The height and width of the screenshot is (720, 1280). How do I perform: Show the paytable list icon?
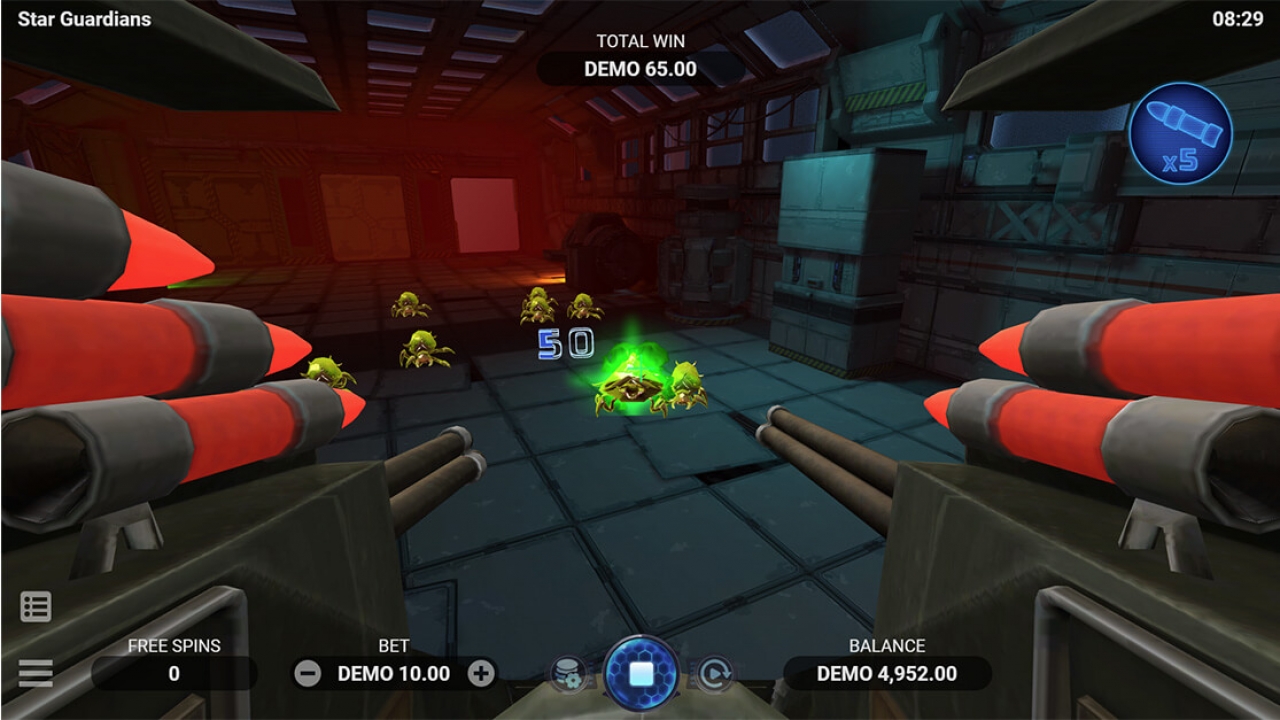(36, 607)
